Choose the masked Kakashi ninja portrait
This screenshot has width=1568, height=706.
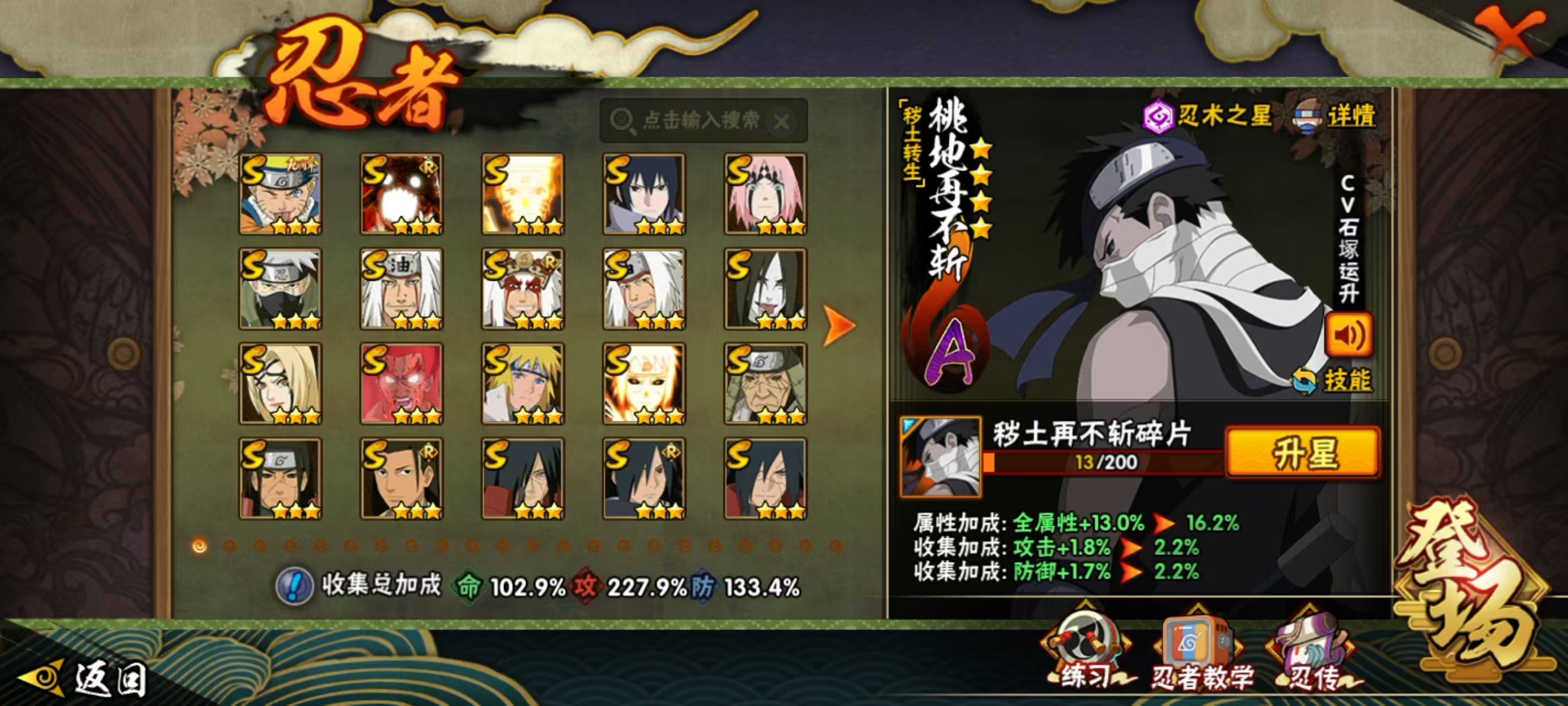(280, 288)
